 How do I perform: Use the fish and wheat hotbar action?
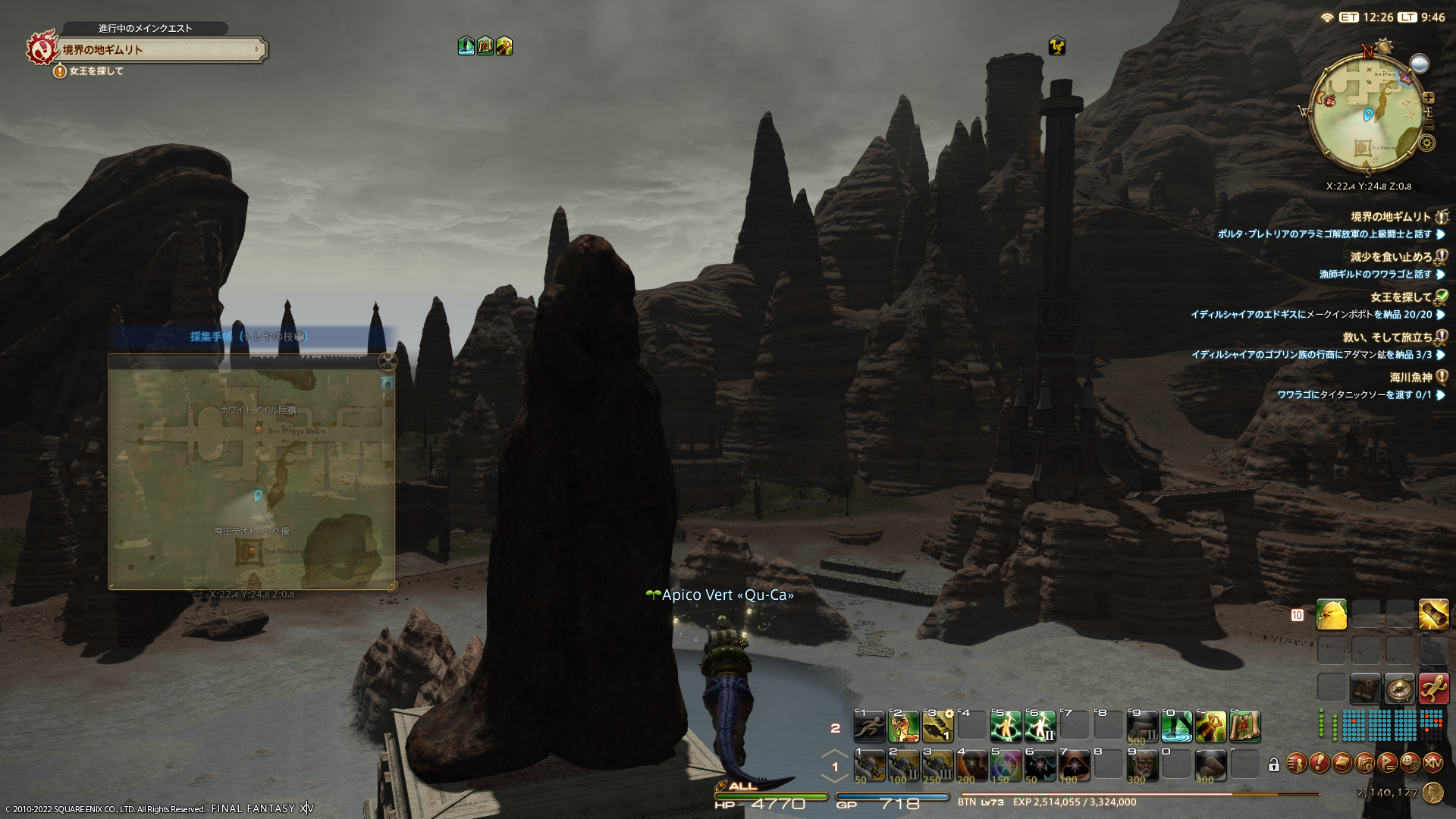pyautogui.click(x=938, y=726)
